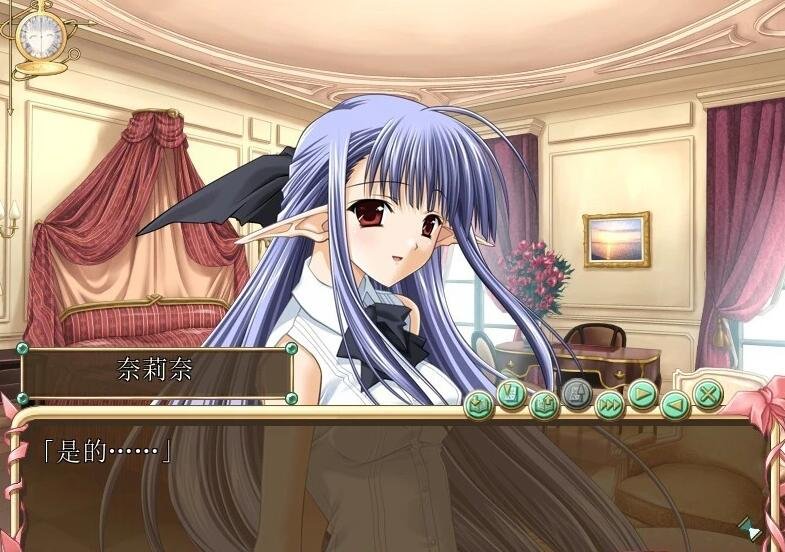The image size is (785, 552).
Task: Click the book icon with the downward arrow
Action: click(480, 405)
